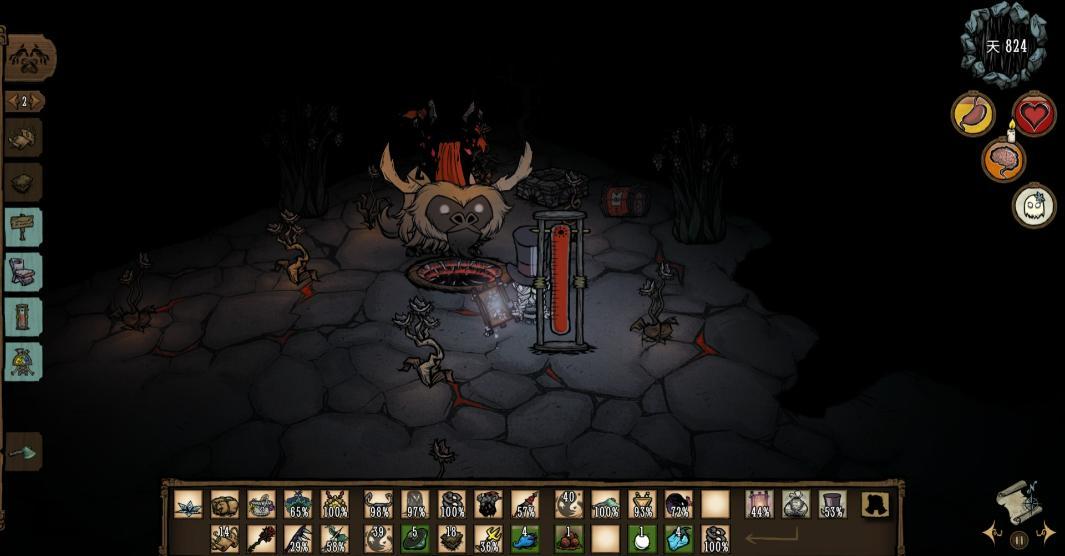This screenshot has width=1065, height=556.
Task: Select the inventory item at 65% durability
Action: (x=298, y=504)
